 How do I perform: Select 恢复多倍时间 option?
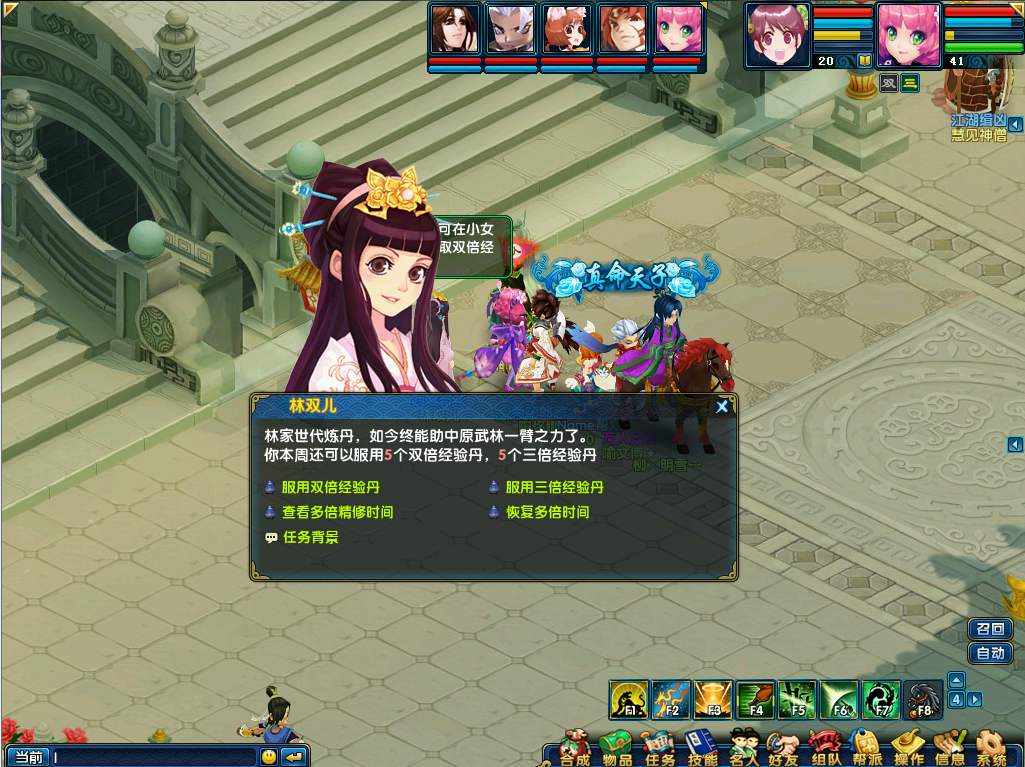click(547, 513)
